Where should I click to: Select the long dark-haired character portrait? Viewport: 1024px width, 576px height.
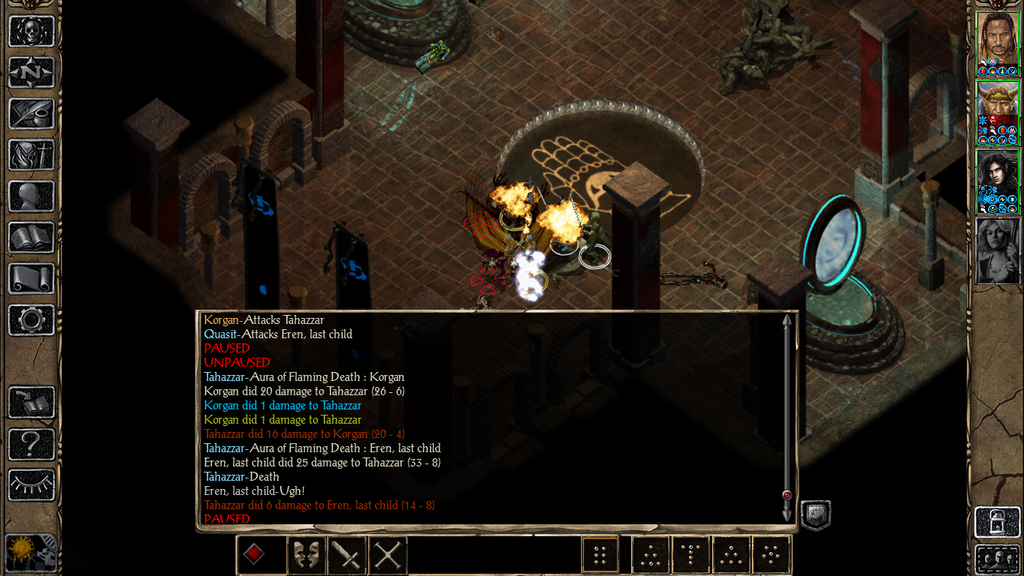tap(997, 179)
